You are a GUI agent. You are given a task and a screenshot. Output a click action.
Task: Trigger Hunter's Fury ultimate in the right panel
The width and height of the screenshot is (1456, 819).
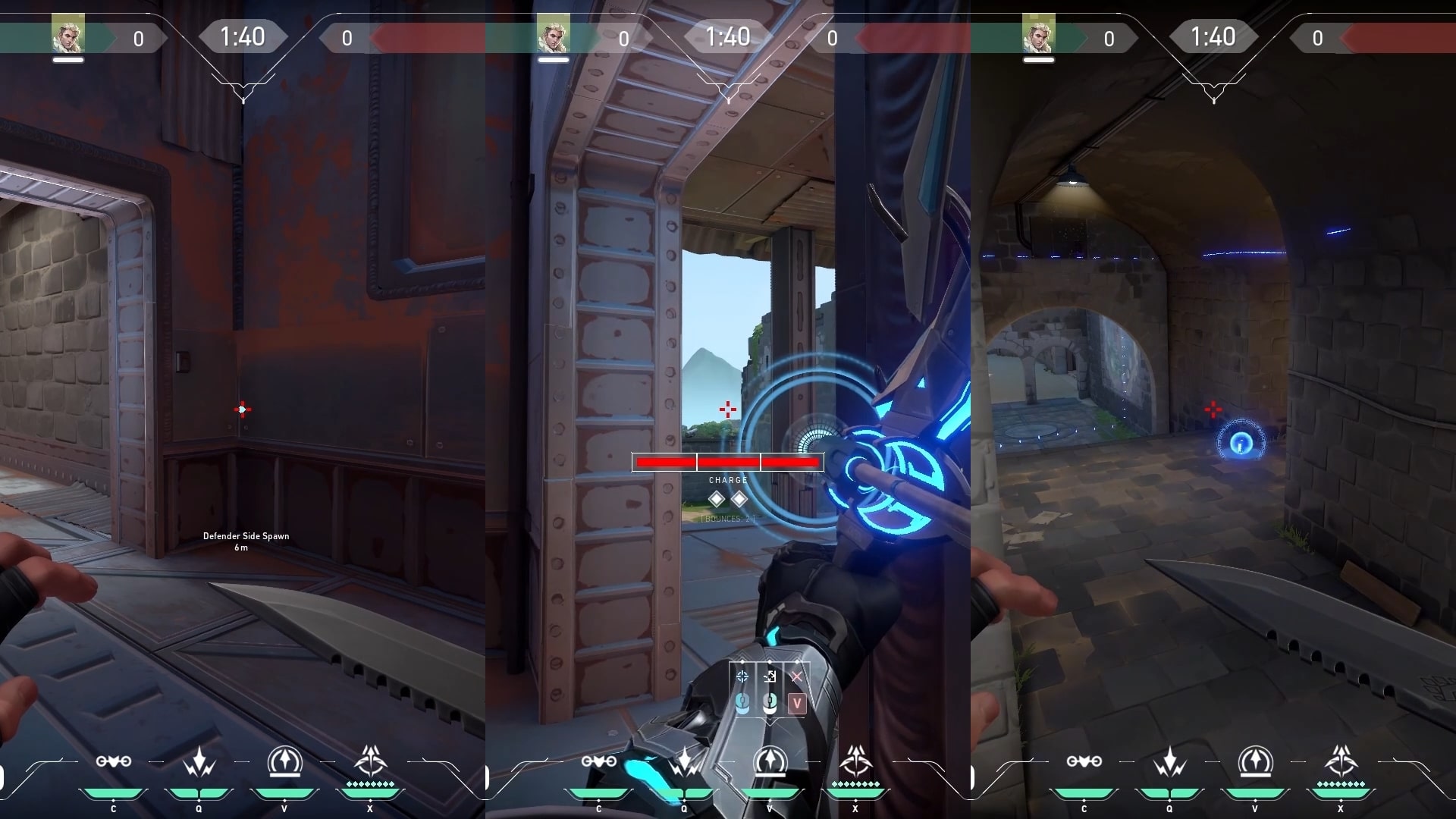(x=1341, y=761)
